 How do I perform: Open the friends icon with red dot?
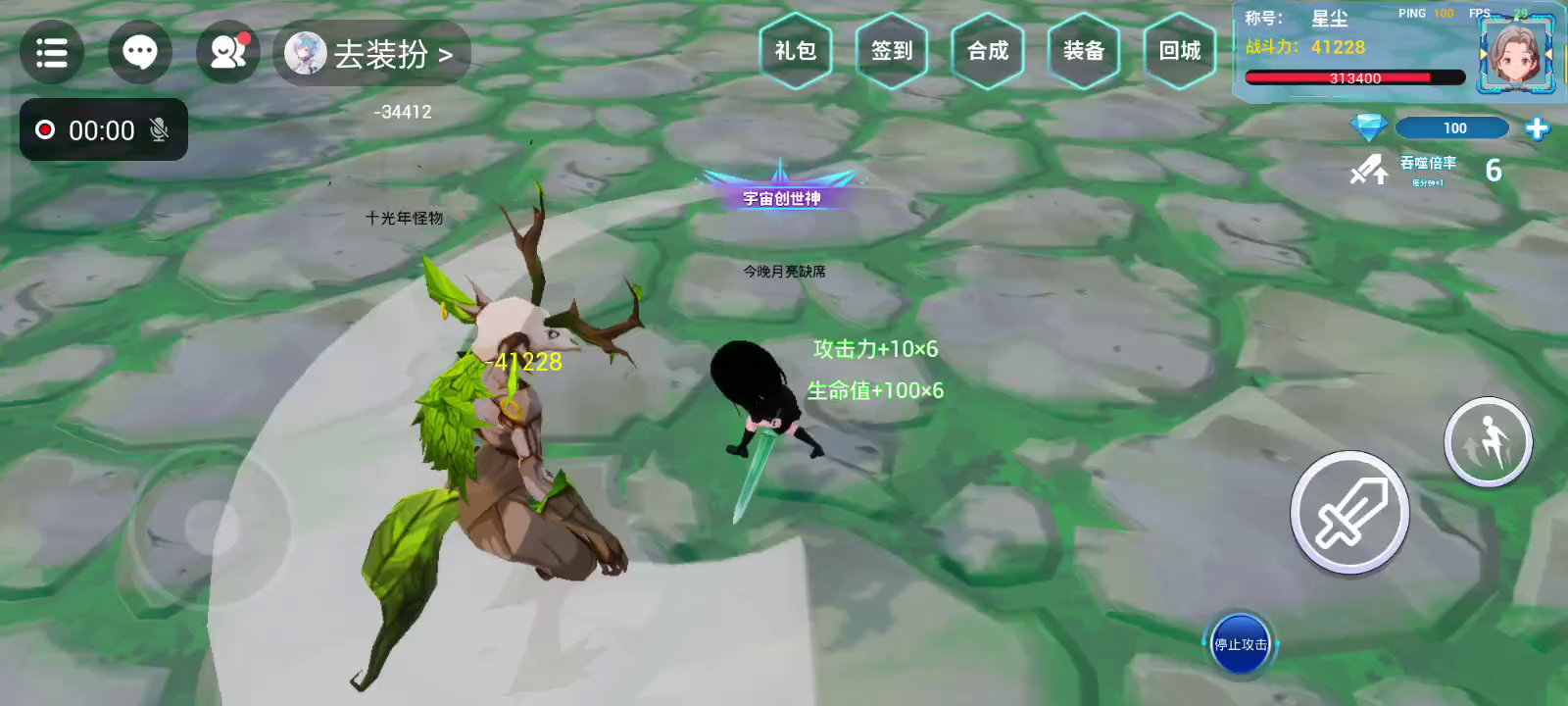[227, 52]
